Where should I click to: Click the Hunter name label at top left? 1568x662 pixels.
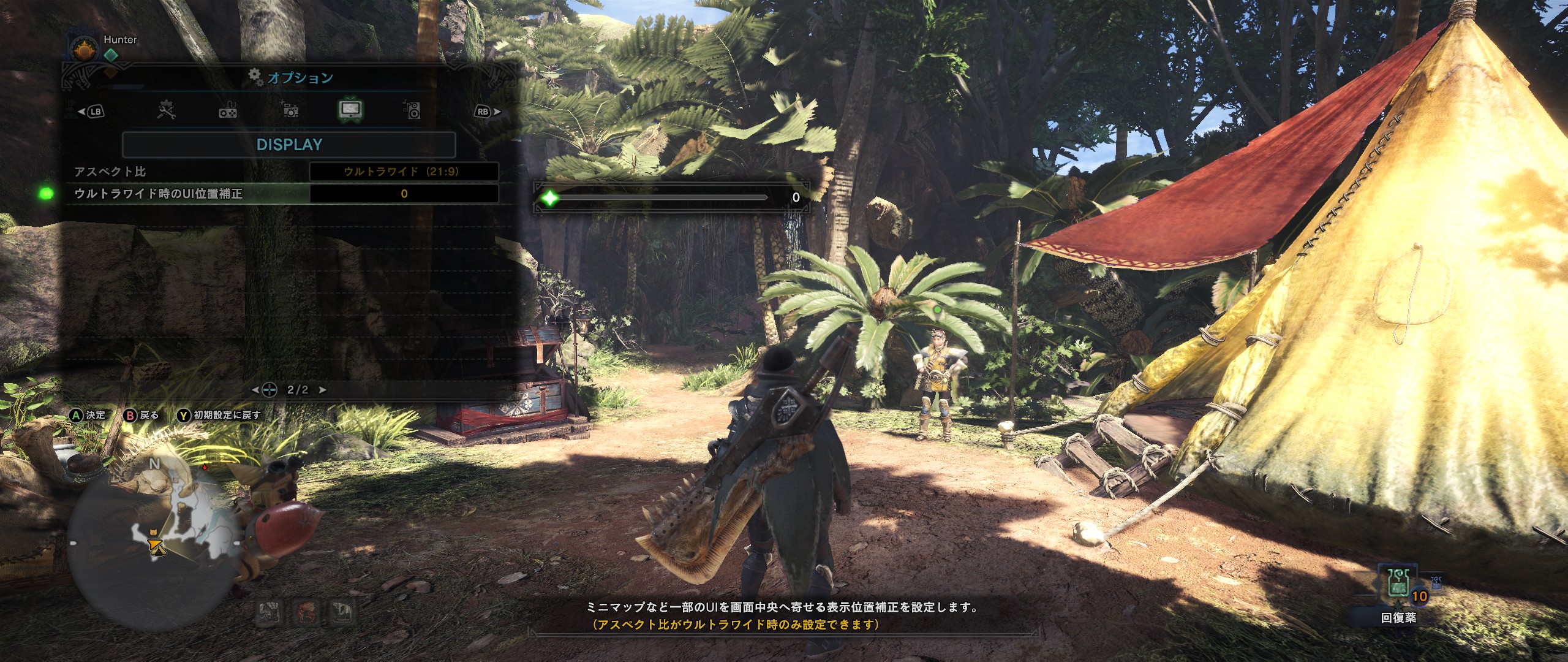point(121,39)
